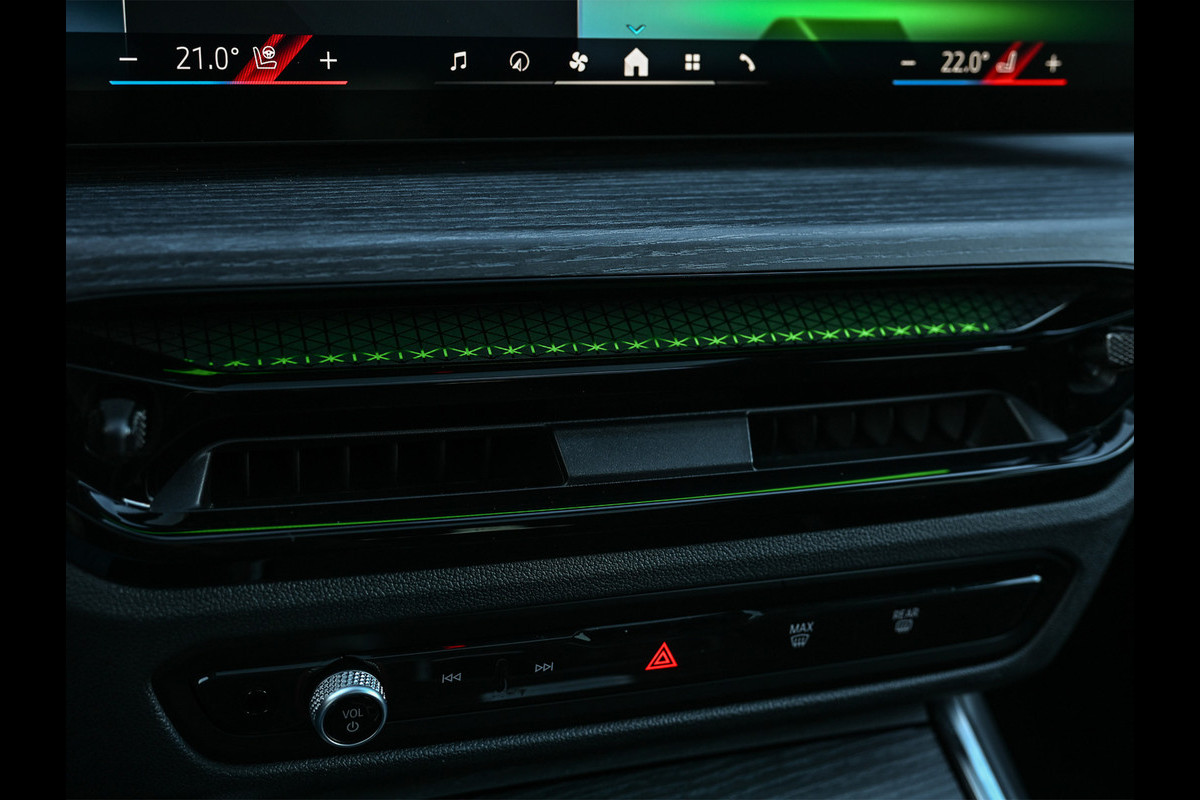Open the navigation compass shortcut
Screen dimensions: 1200x800
tap(518, 62)
